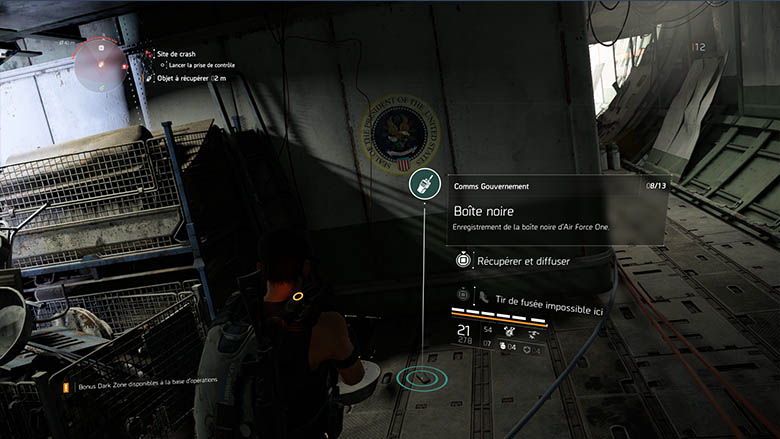The image size is (780, 439).
Task: Choose the Récupérer et diffuser action
Action: [523, 261]
